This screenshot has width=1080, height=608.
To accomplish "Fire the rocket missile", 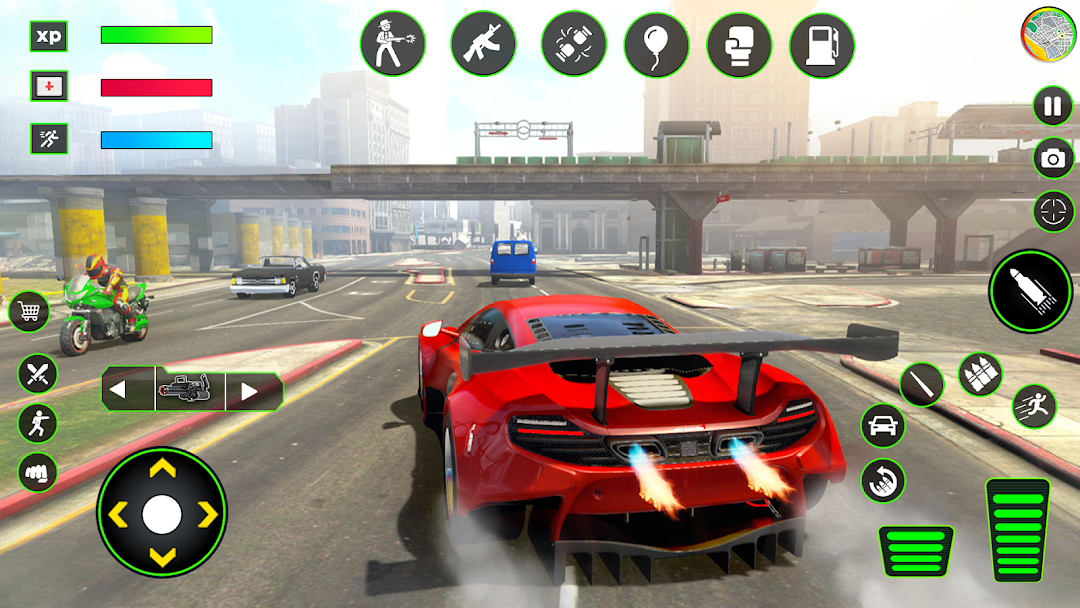I will [1030, 291].
